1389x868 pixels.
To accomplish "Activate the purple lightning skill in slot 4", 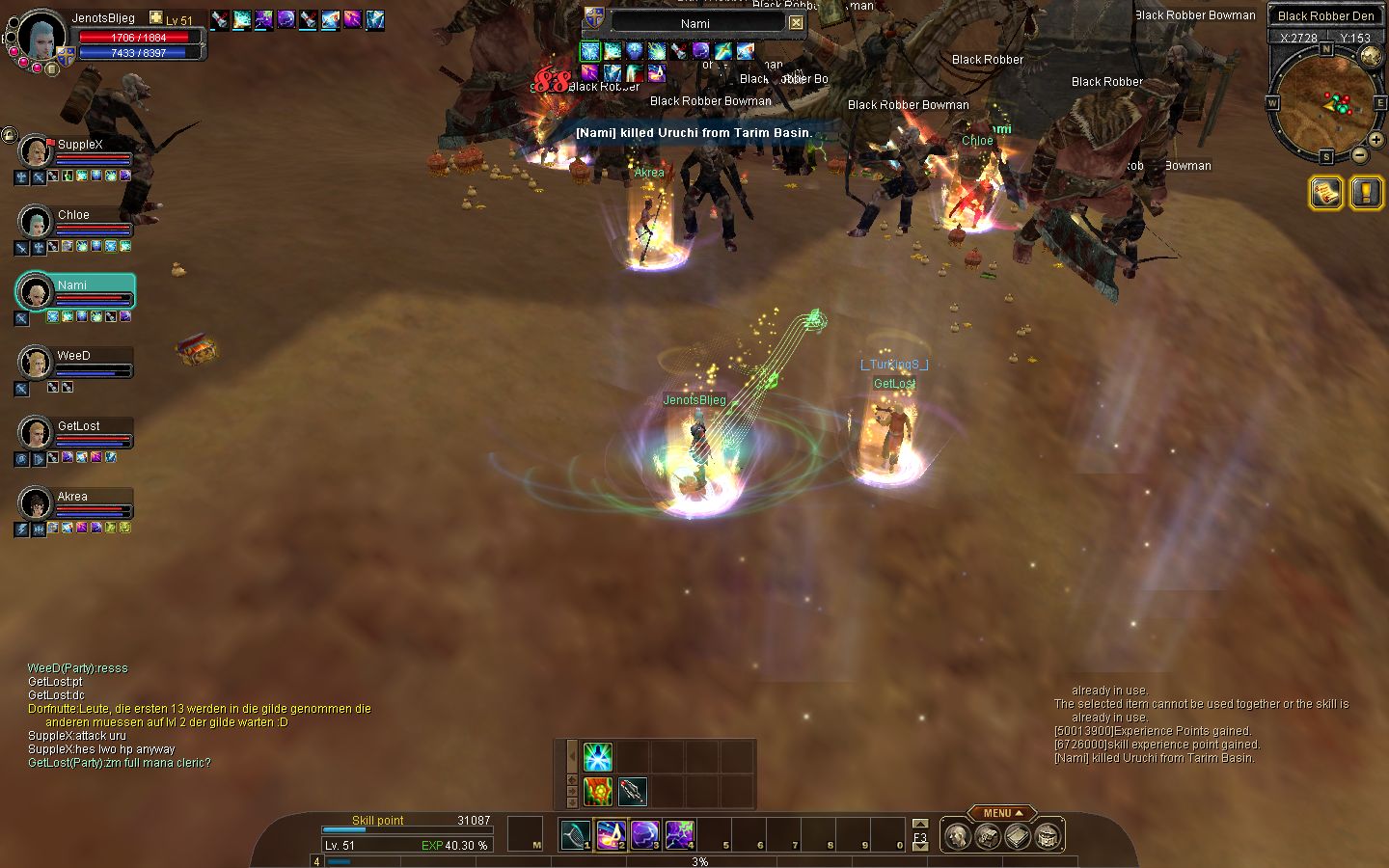I will (x=679, y=834).
